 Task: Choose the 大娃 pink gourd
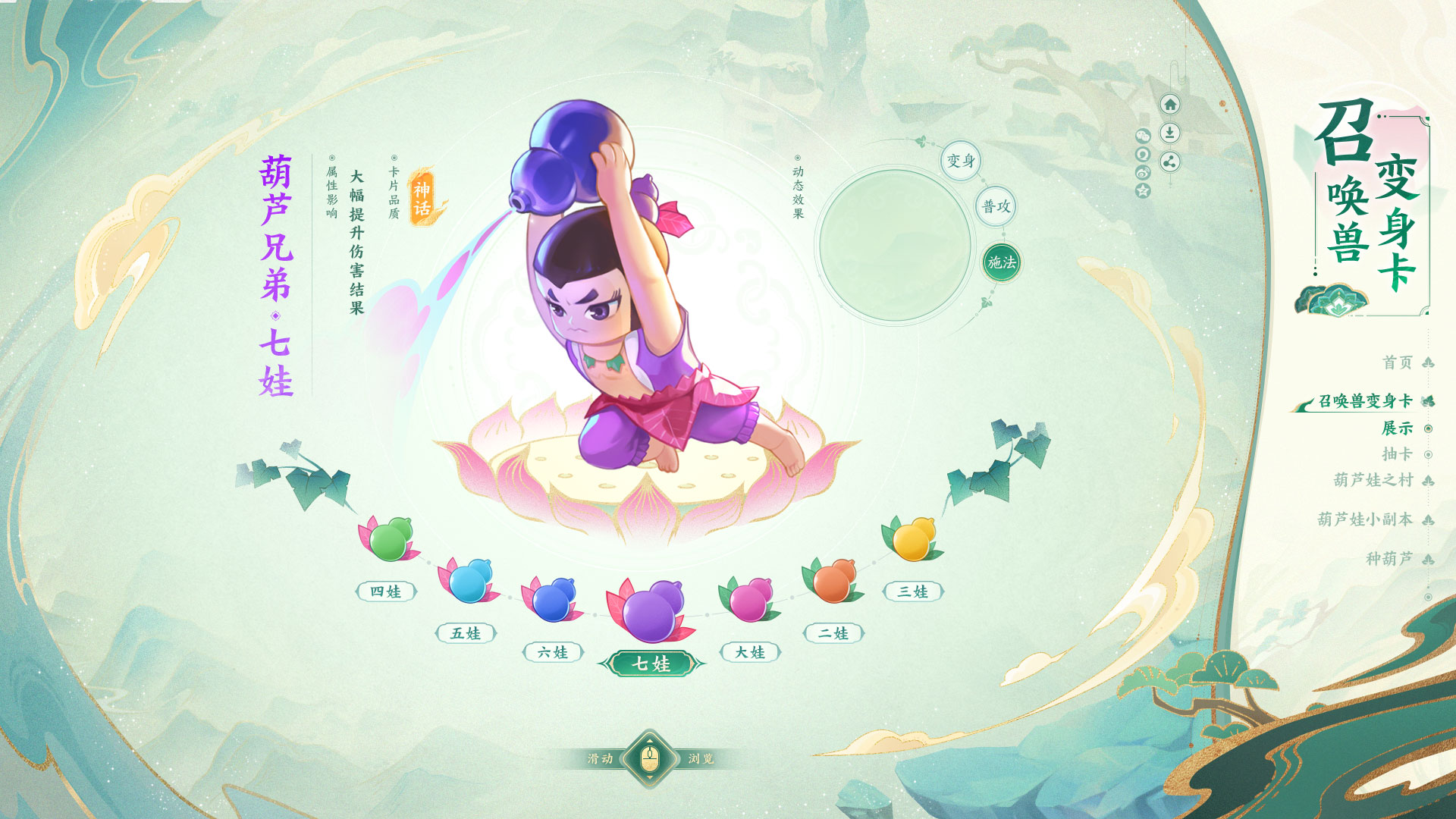pyautogui.click(x=749, y=600)
